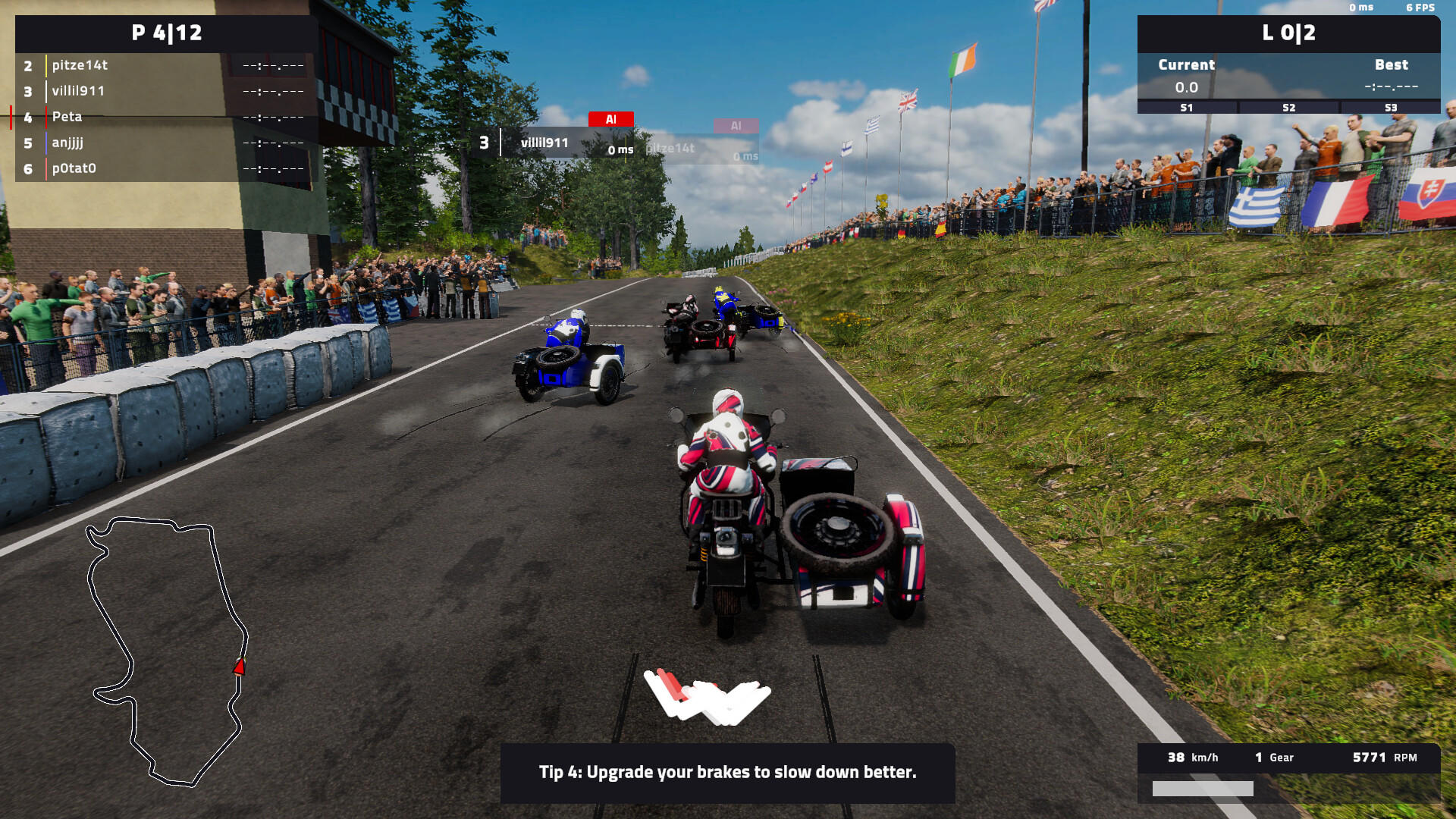Image resolution: width=1456 pixels, height=819 pixels.
Task: Switch to the S2 sector tab
Action: (x=1288, y=108)
